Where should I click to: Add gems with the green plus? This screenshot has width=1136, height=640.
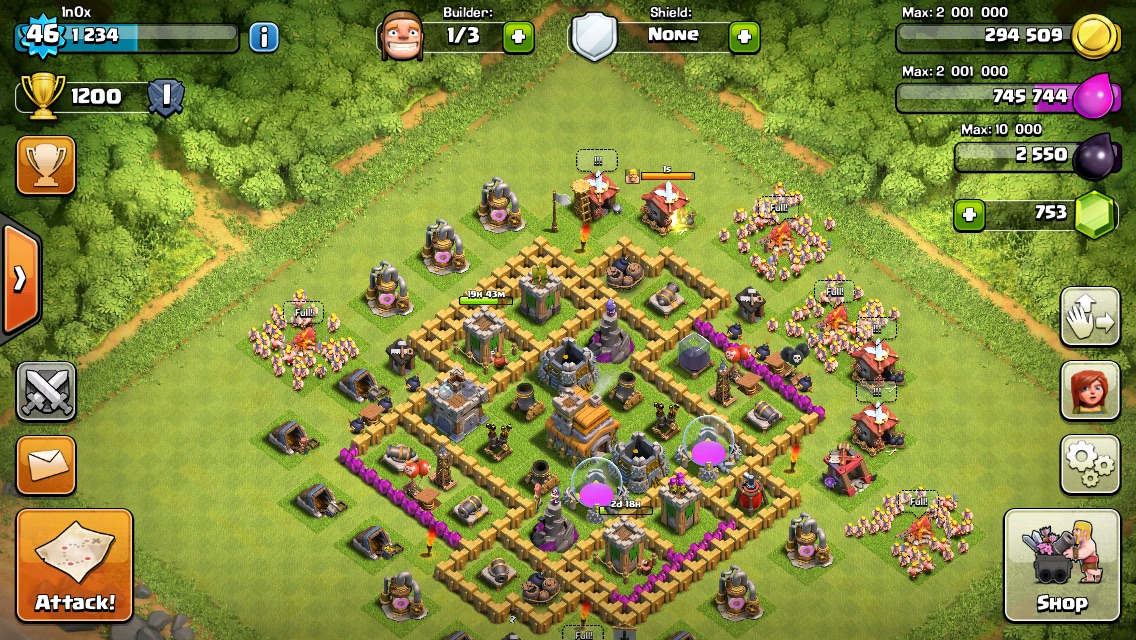[x=969, y=214]
